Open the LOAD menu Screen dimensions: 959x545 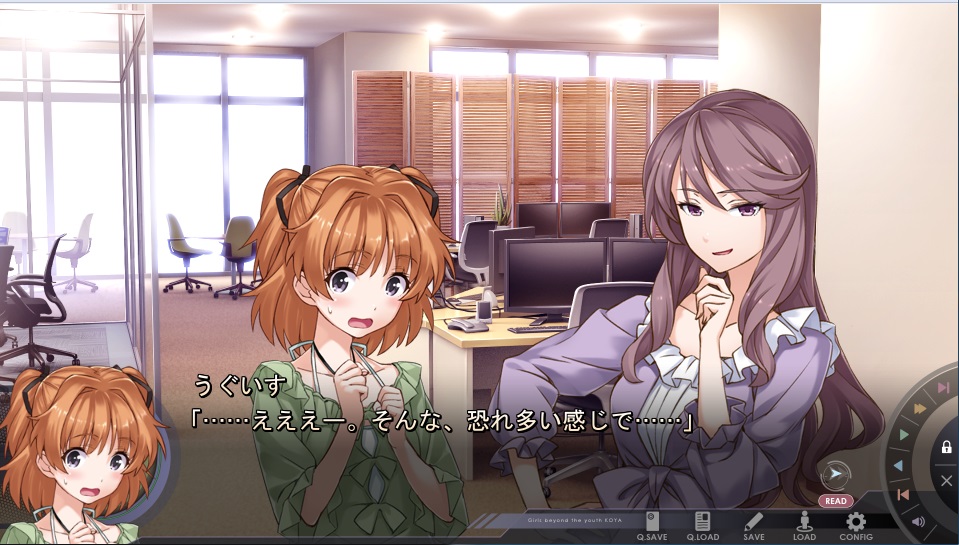(x=804, y=524)
